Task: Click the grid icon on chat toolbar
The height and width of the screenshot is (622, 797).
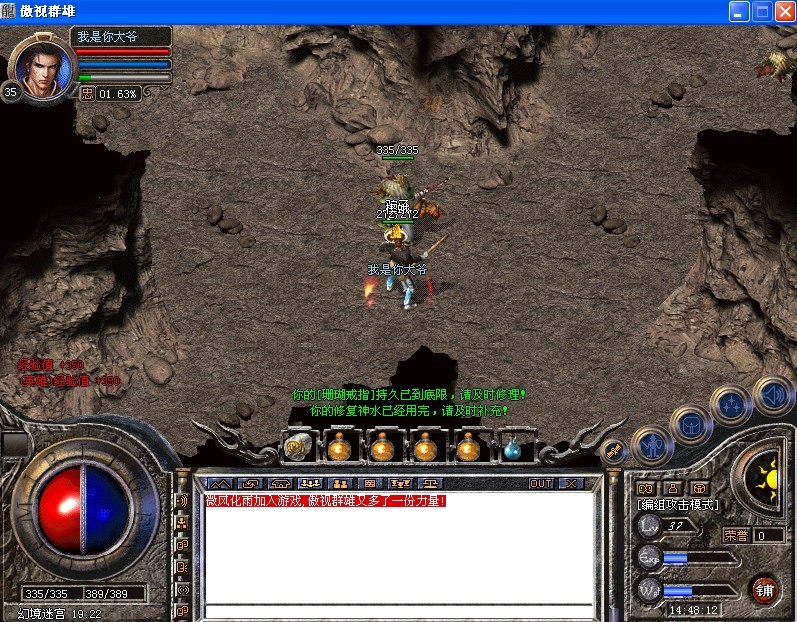Action: tap(369, 483)
